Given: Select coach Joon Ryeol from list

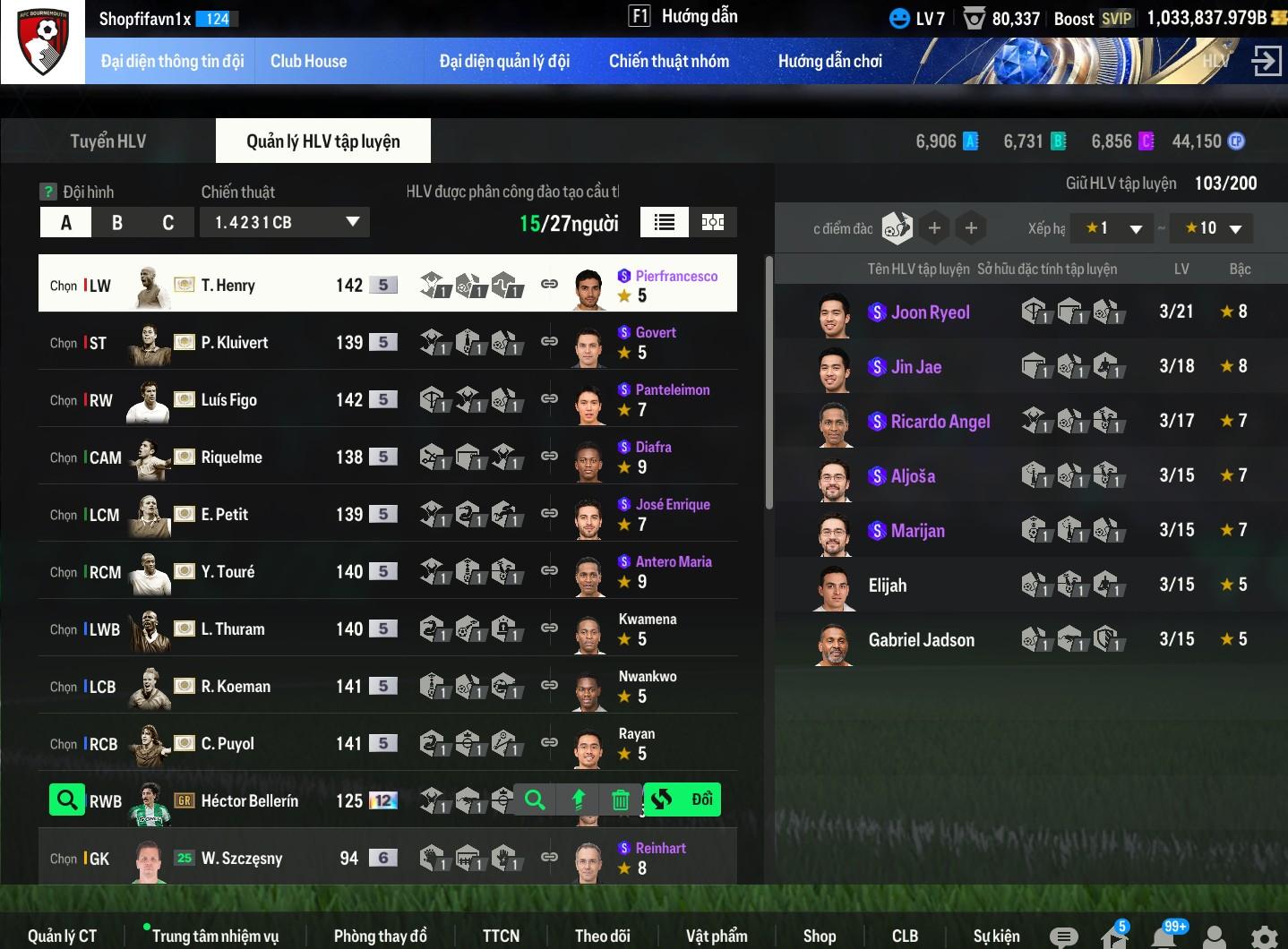Looking at the screenshot, I should tap(930, 312).
